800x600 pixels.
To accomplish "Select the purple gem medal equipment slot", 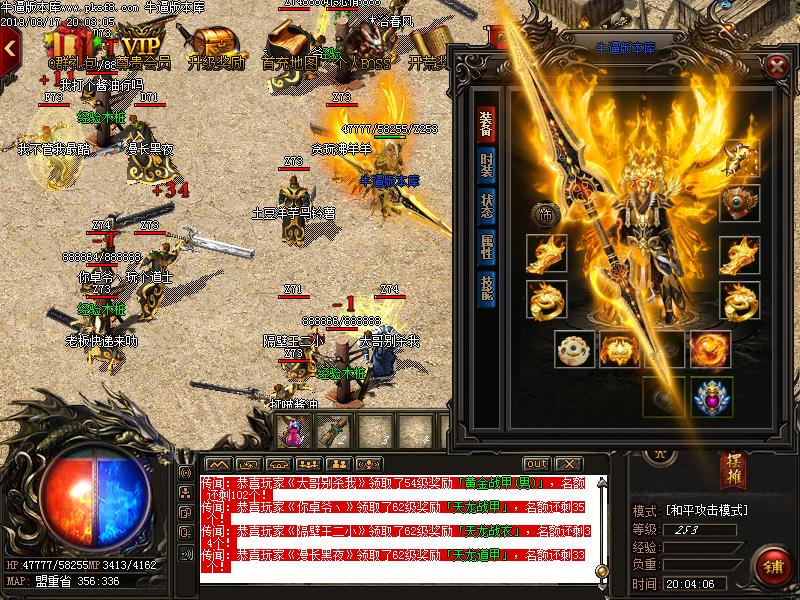I will click(713, 396).
